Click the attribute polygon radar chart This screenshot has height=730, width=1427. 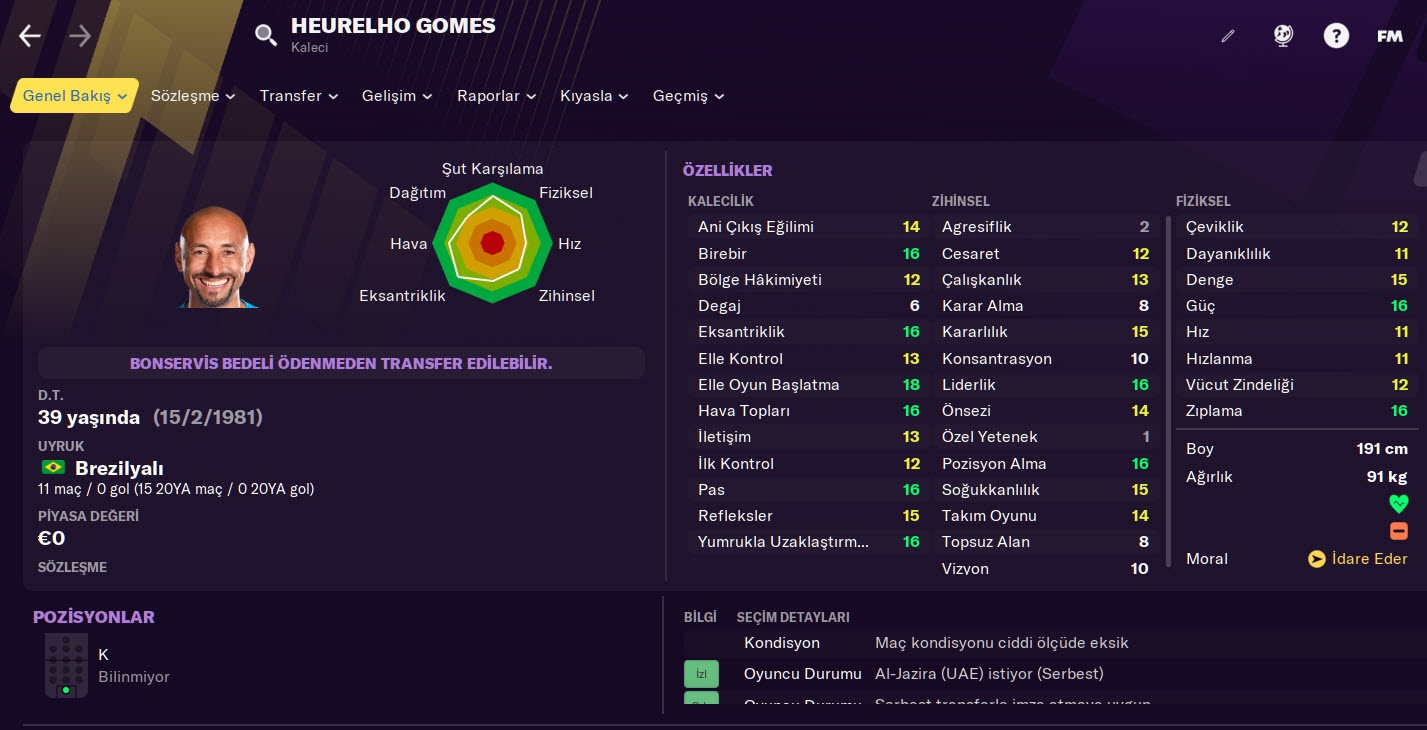click(492, 243)
